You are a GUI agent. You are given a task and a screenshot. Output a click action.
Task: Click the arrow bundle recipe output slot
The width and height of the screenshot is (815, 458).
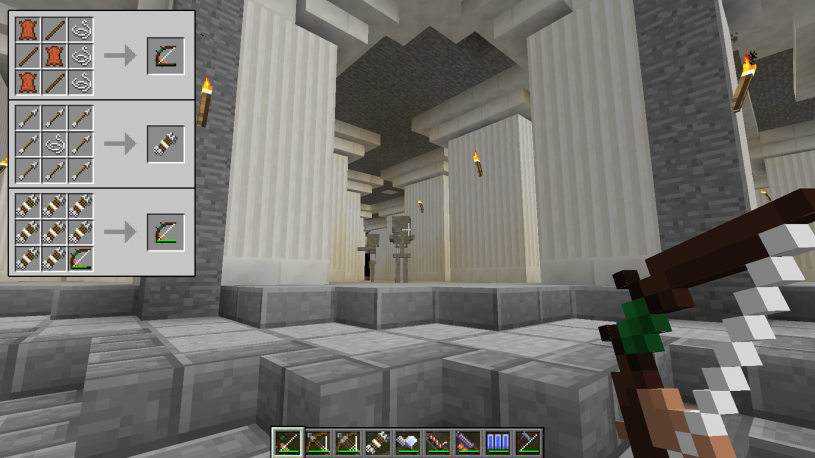click(x=165, y=144)
